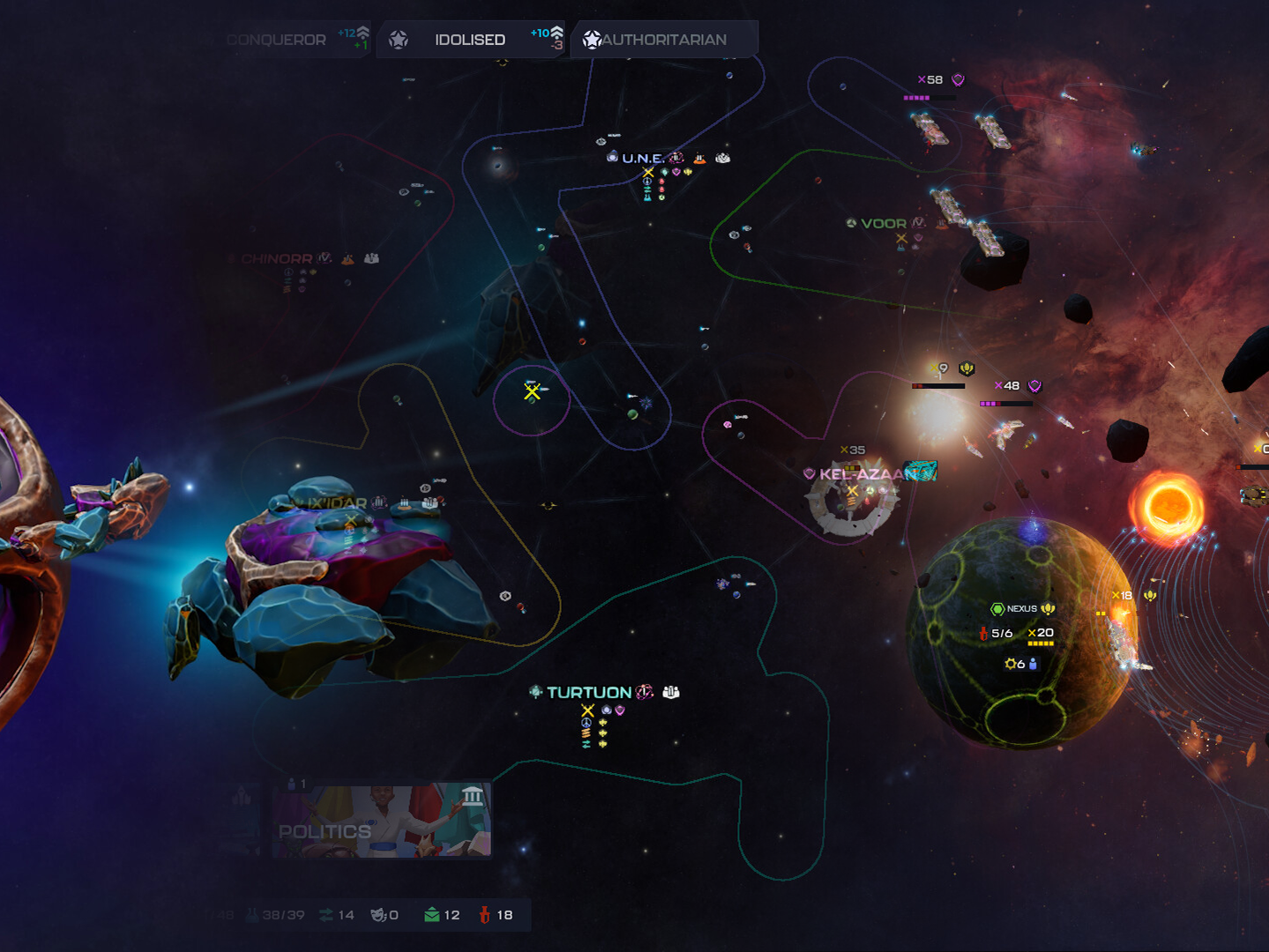Click the Voor empire label
Image resolution: width=1269 pixels, height=952 pixels.
tap(883, 224)
